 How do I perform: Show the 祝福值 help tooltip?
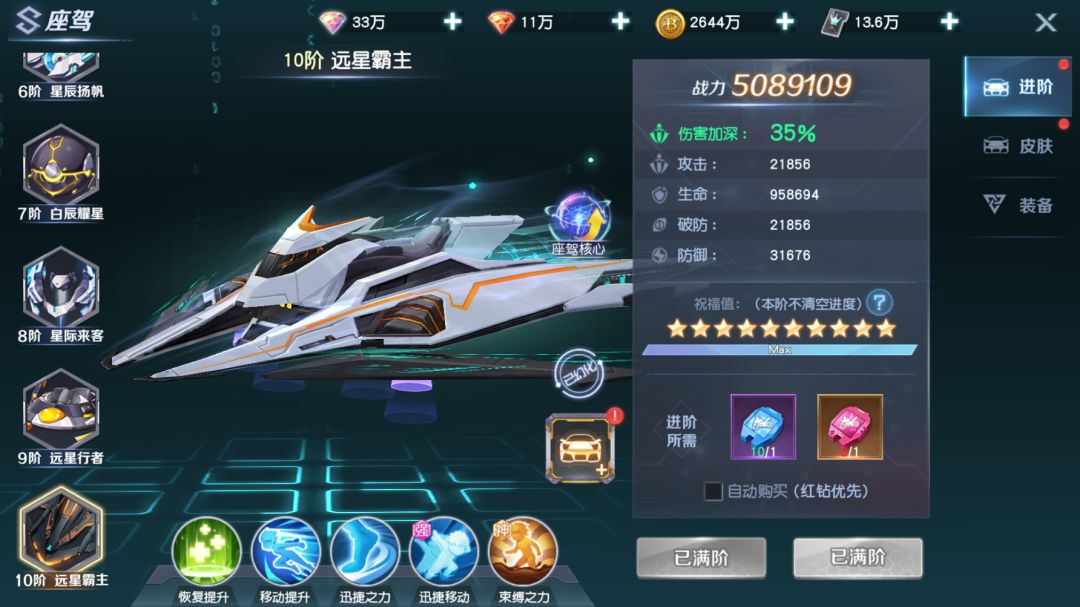(879, 302)
